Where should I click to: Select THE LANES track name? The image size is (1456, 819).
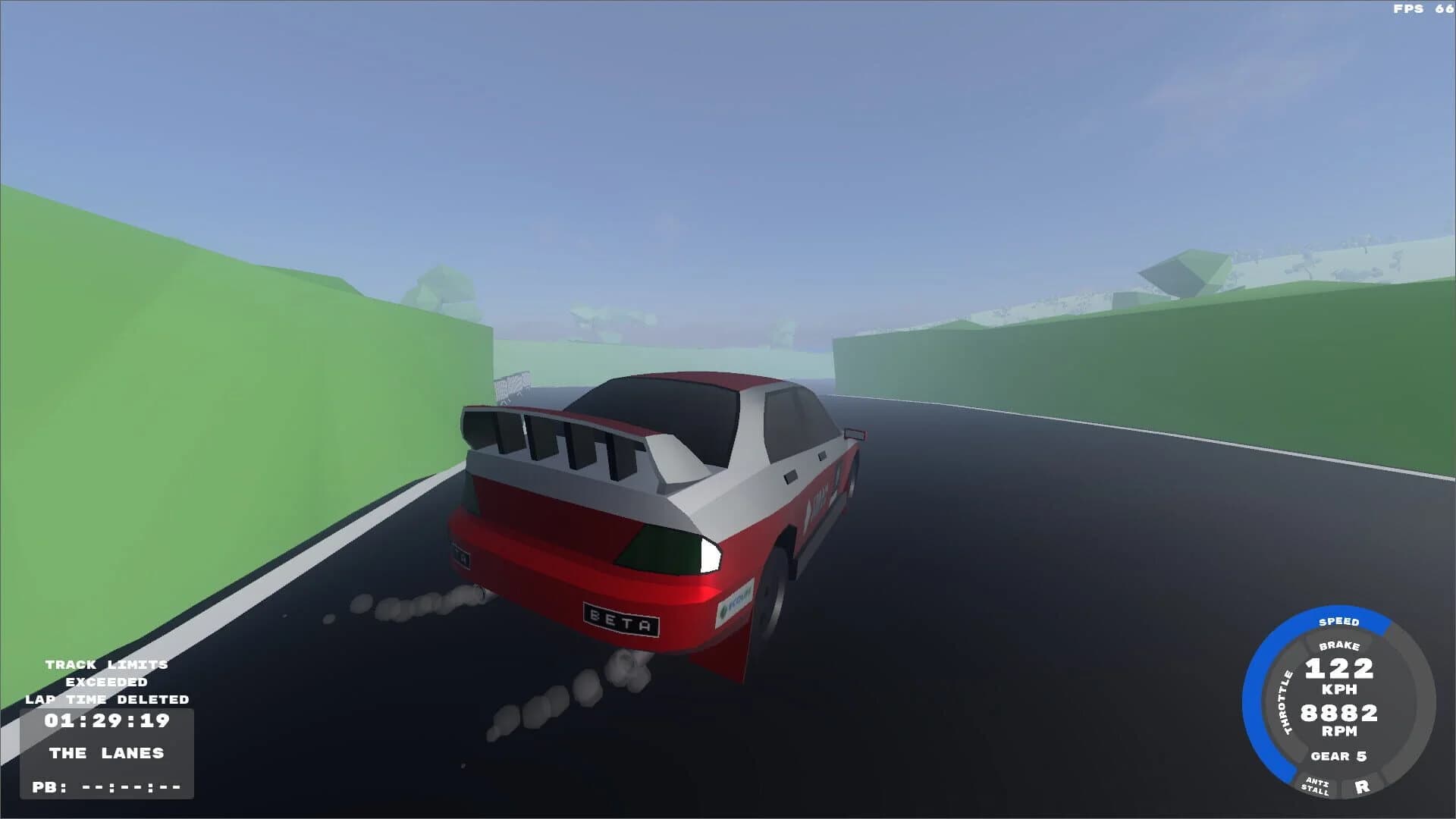point(106,753)
